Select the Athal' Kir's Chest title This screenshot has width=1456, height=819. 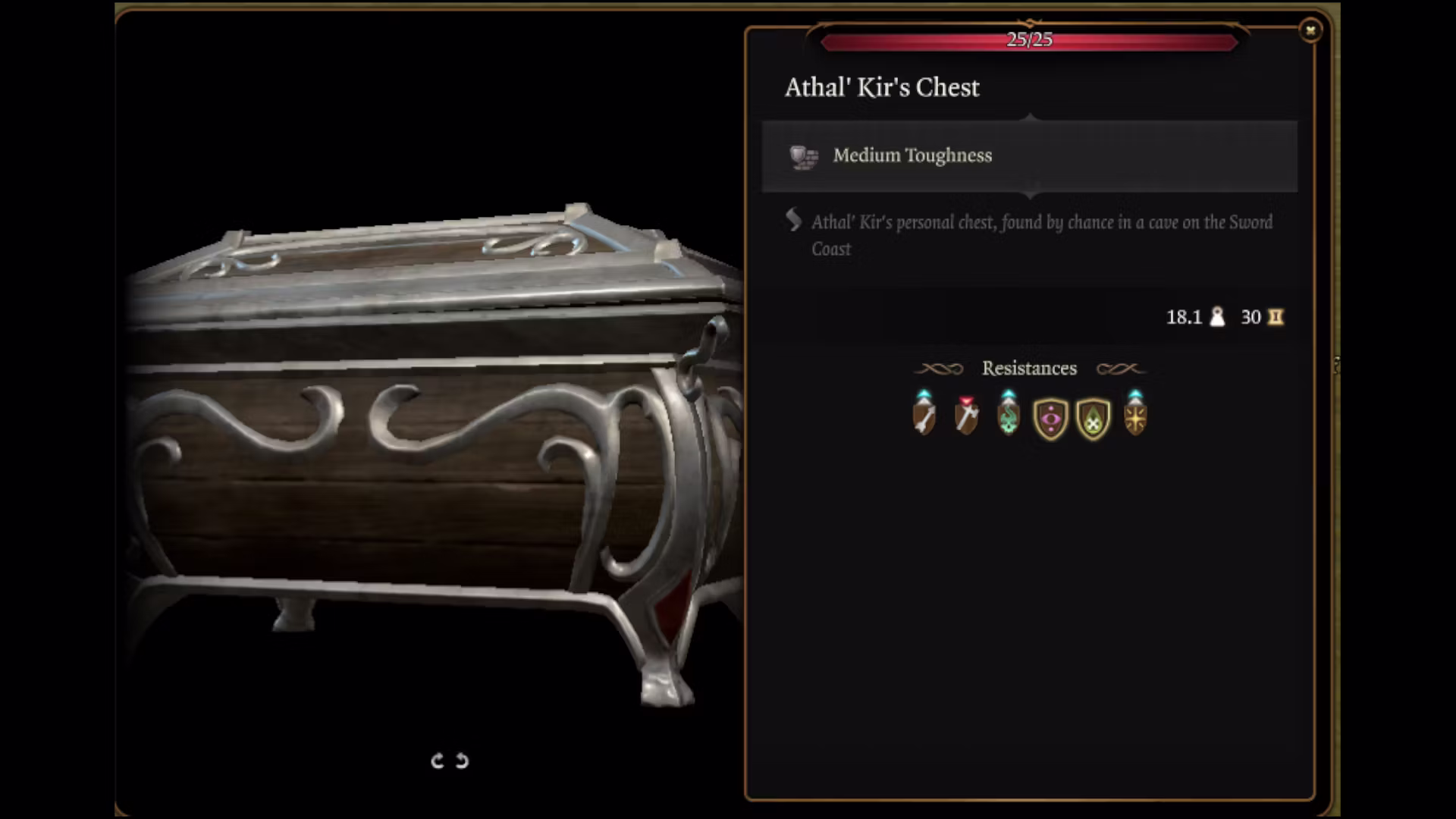point(882,87)
